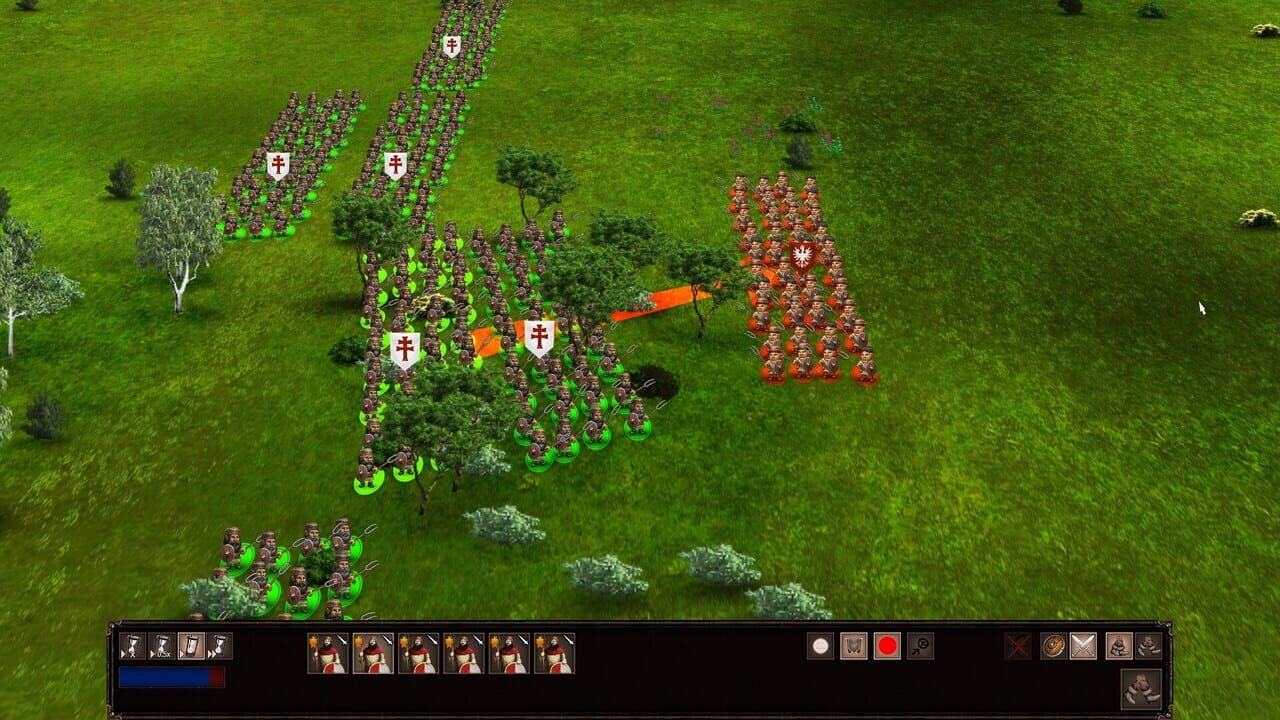Click the chevron next to the 0.5x hourglass
The height and width of the screenshot is (720, 1280).
(152, 654)
